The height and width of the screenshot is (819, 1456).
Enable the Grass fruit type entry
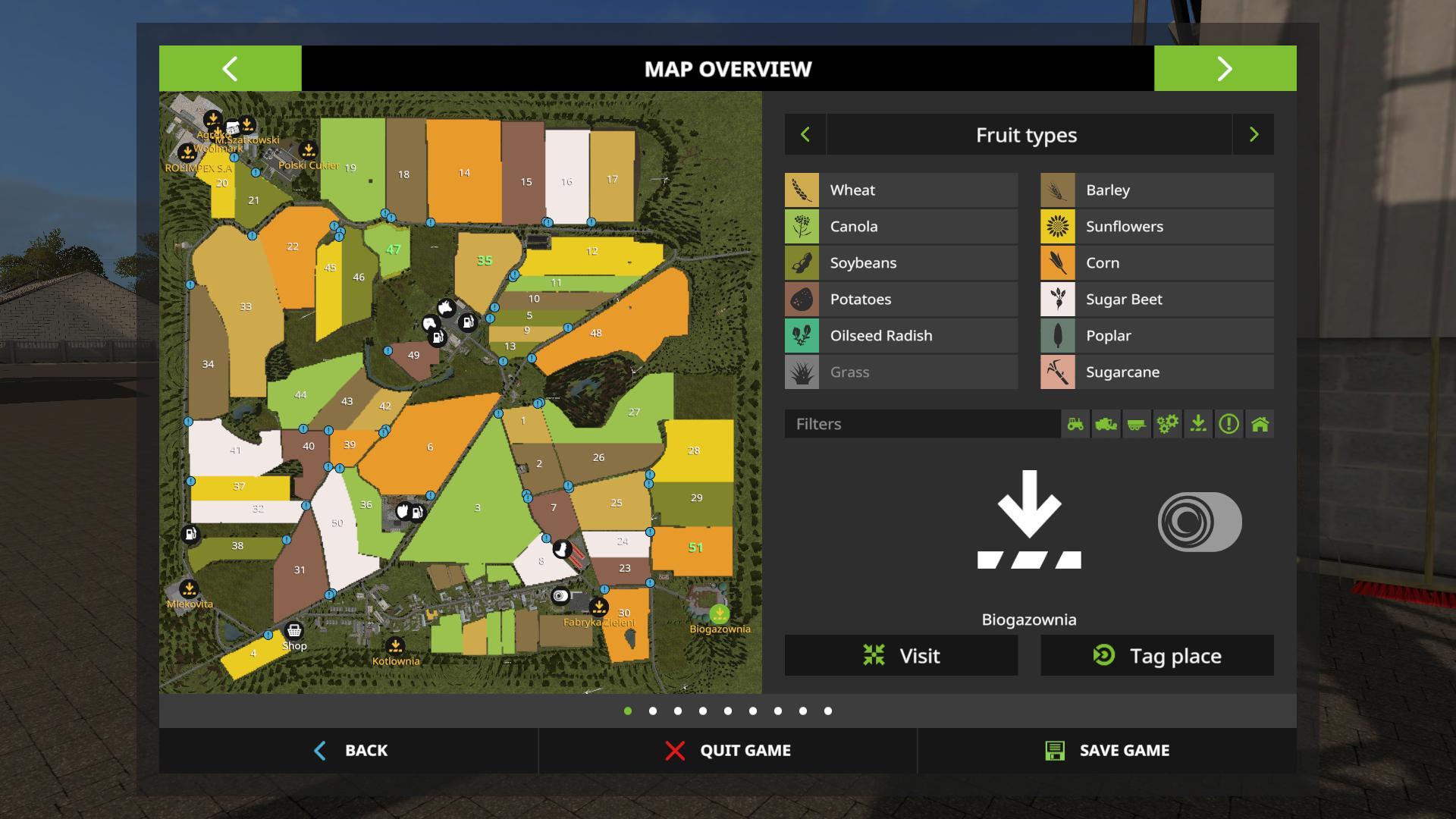(901, 372)
